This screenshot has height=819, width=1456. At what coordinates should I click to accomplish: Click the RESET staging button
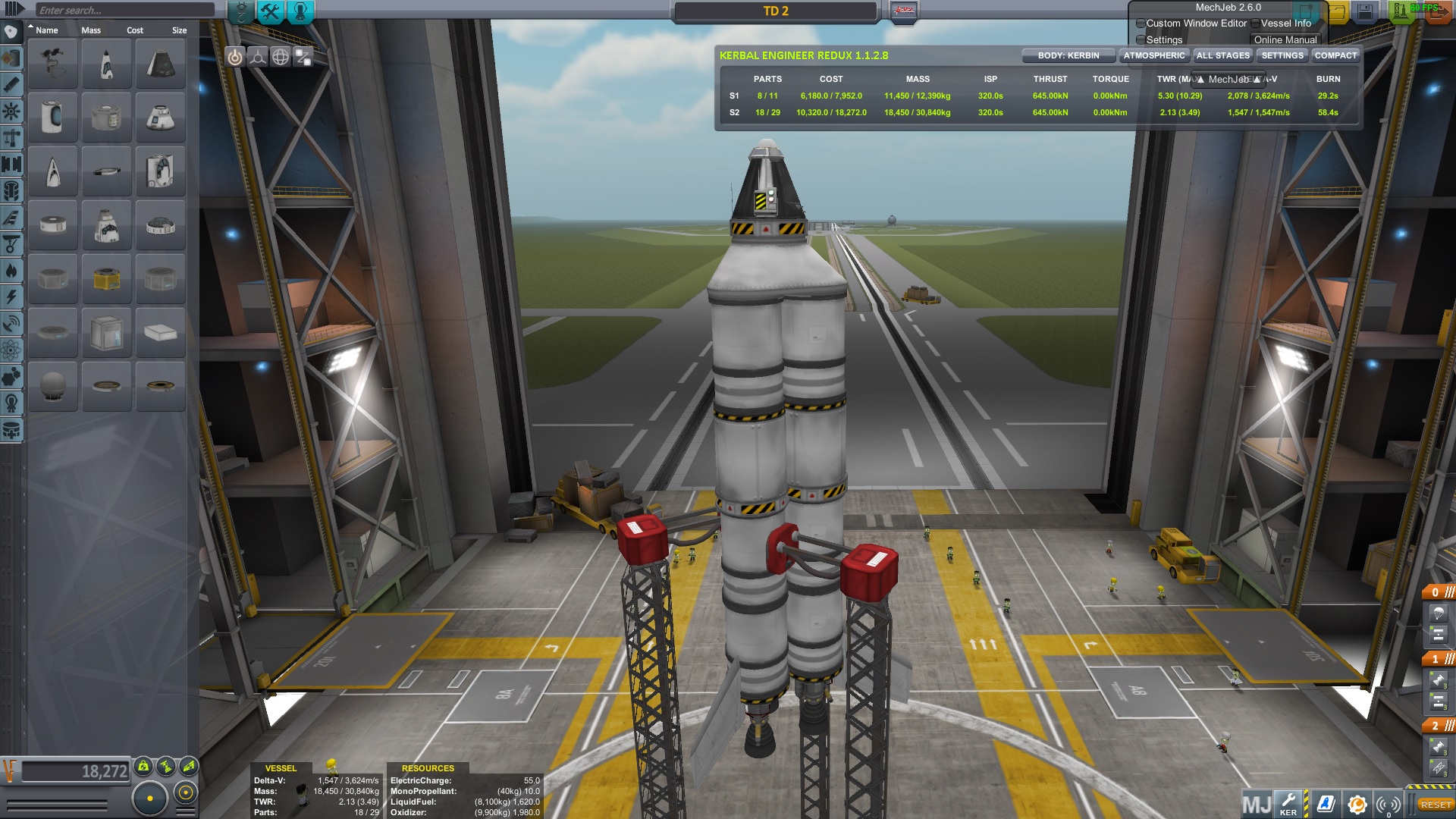pos(1436,805)
